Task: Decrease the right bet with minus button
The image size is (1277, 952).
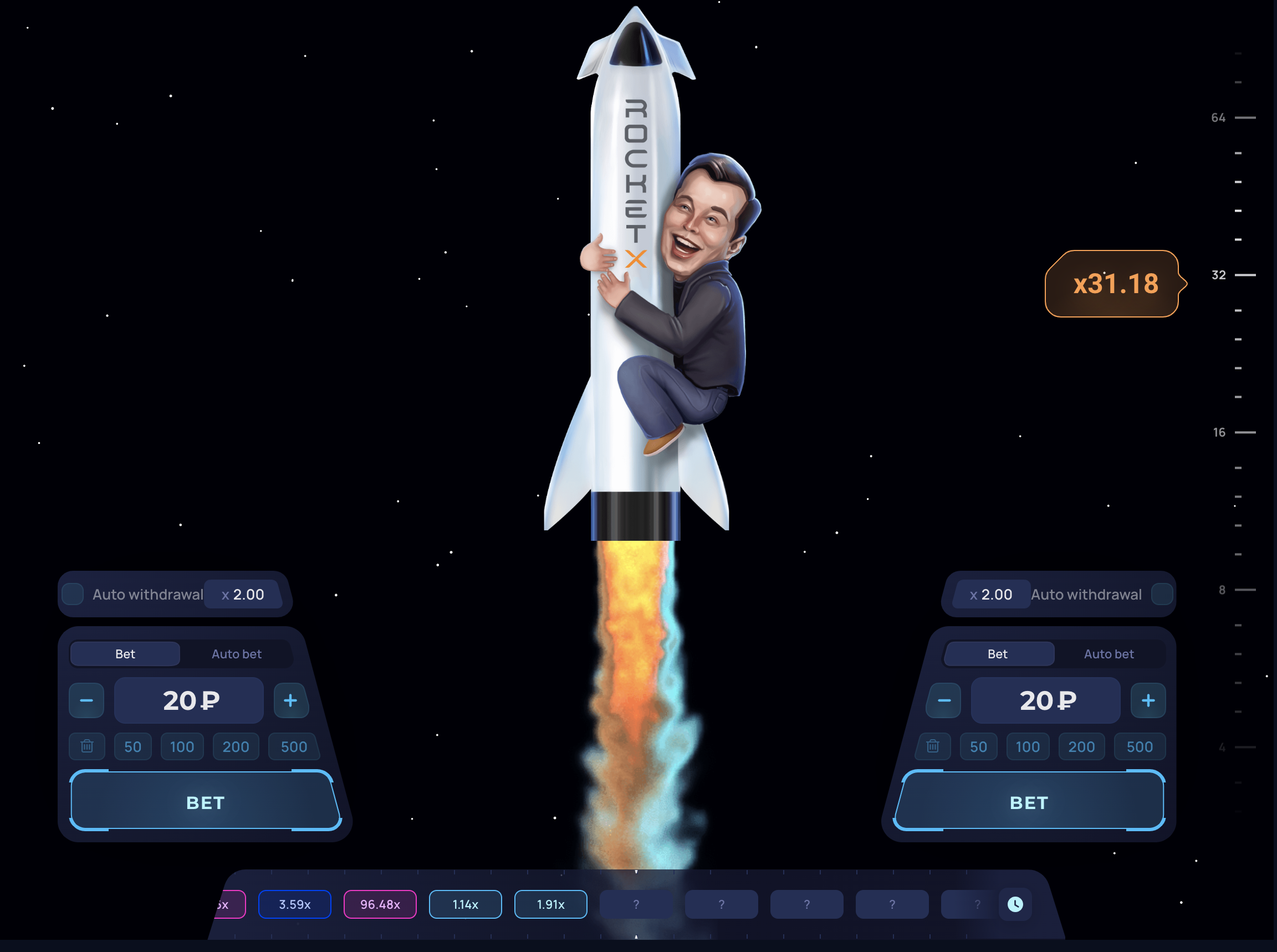Action: point(944,700)
